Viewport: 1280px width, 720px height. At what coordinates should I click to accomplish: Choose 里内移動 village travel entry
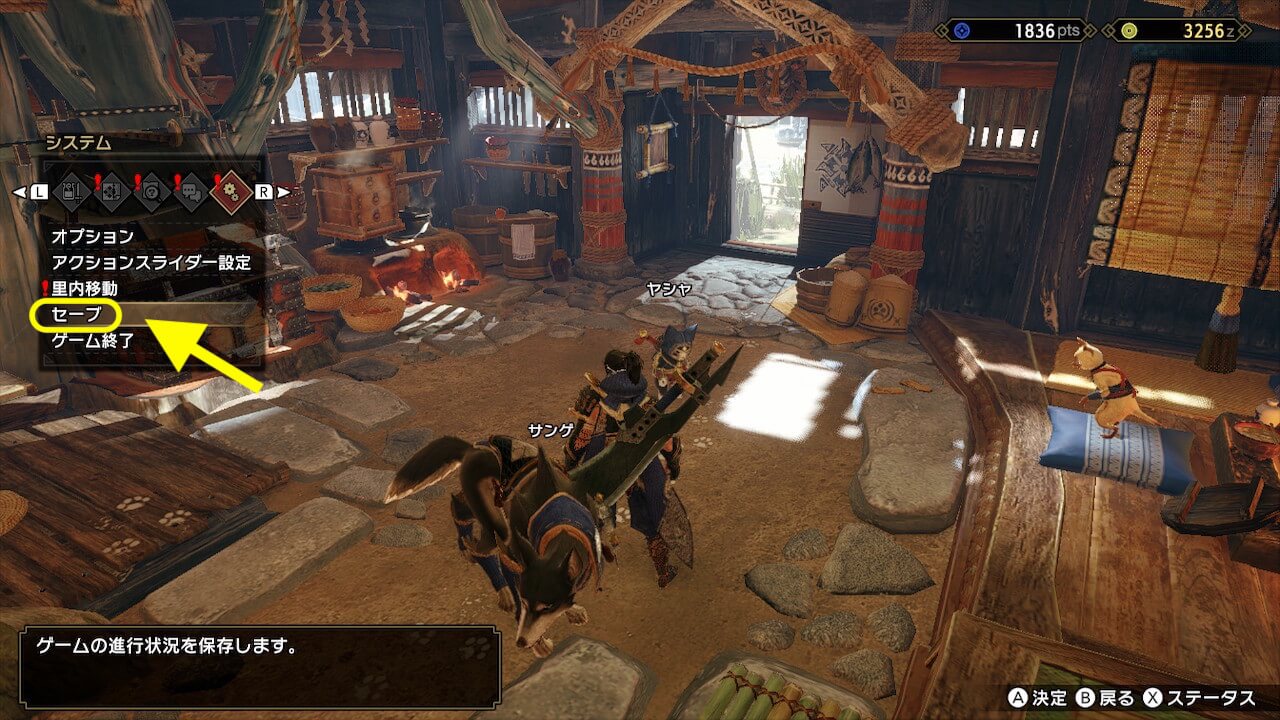[84, 289]
